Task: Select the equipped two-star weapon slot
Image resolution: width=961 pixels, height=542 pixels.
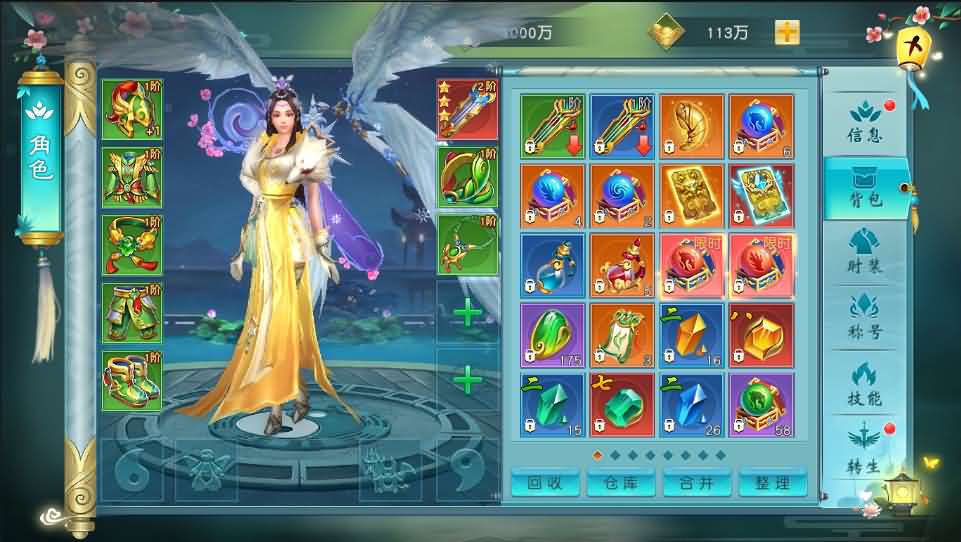Action: click(467, 109)
